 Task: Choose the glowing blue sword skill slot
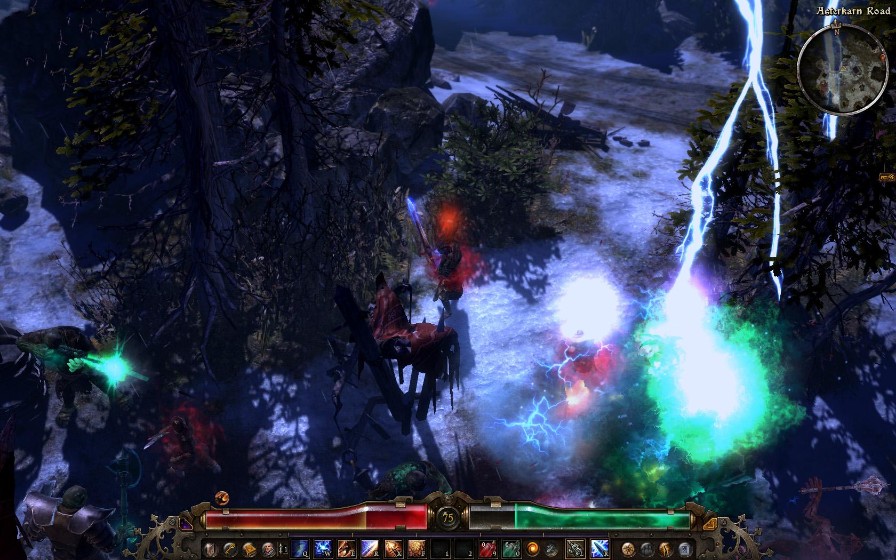[x=599, y=549]
